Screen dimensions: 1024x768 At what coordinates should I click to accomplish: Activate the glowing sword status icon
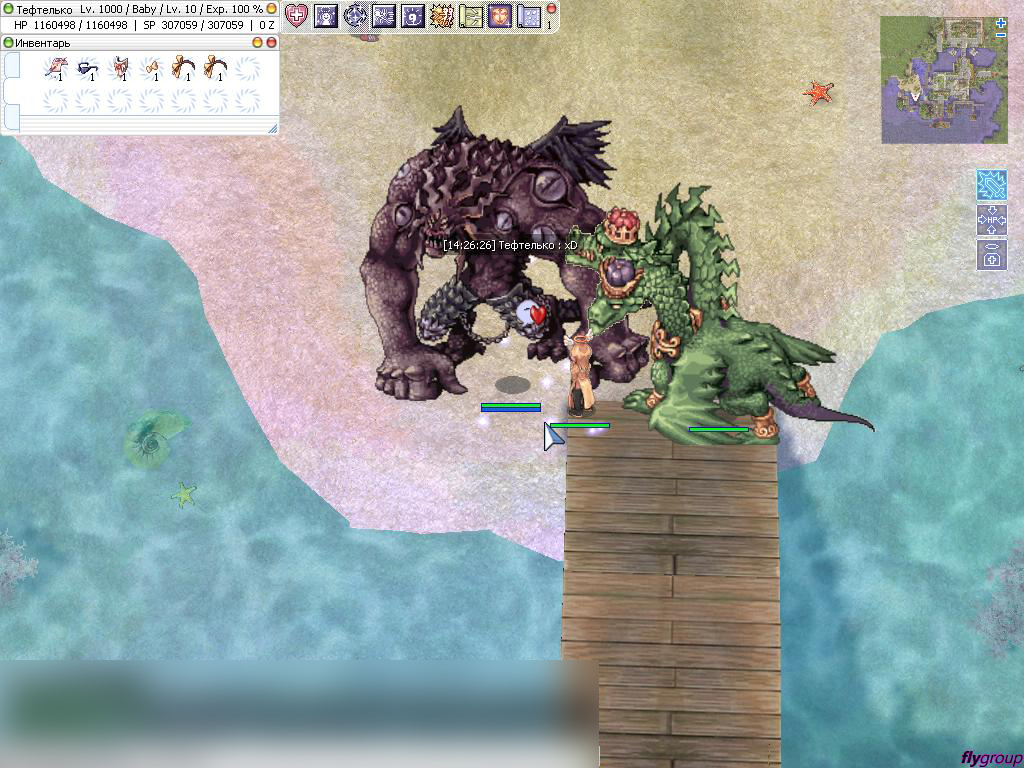tap(991, 185)
